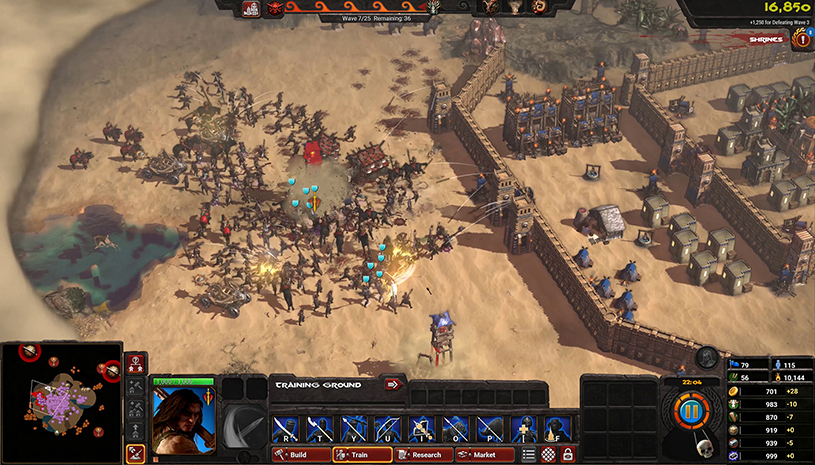Click the Training Ground arrow button
Screen dimensions: 815x465
point(392,384)
